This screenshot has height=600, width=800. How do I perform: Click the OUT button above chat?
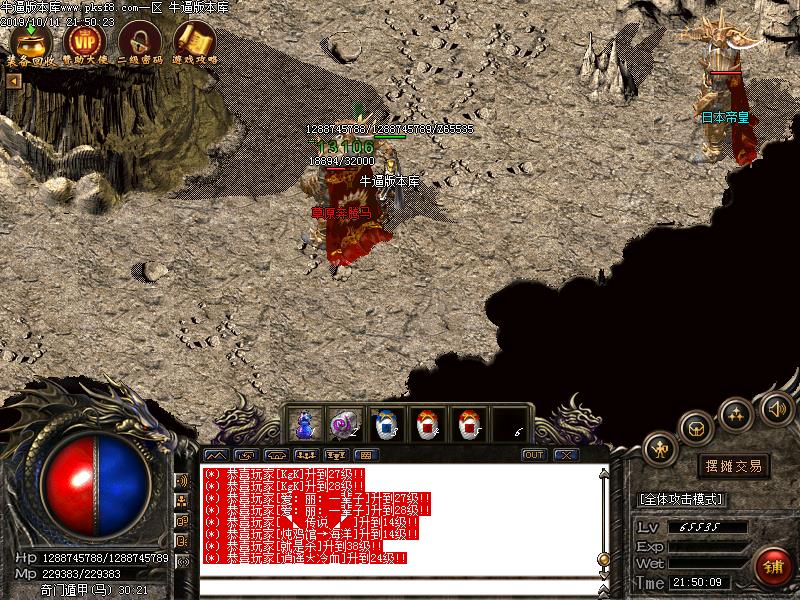[x=534, y=455]
